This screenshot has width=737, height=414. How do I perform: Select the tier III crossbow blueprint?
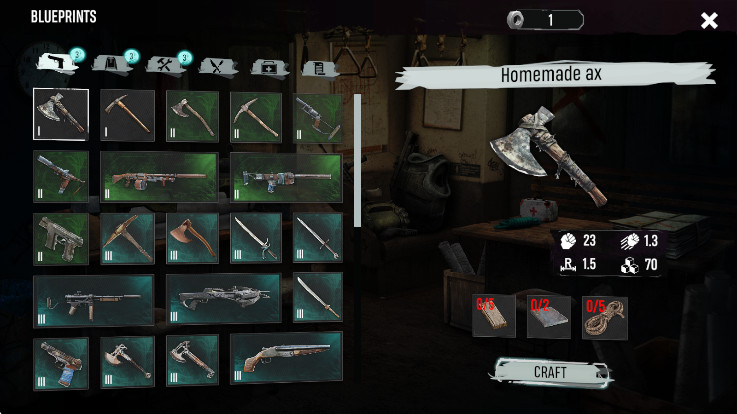tap(223, 299)
